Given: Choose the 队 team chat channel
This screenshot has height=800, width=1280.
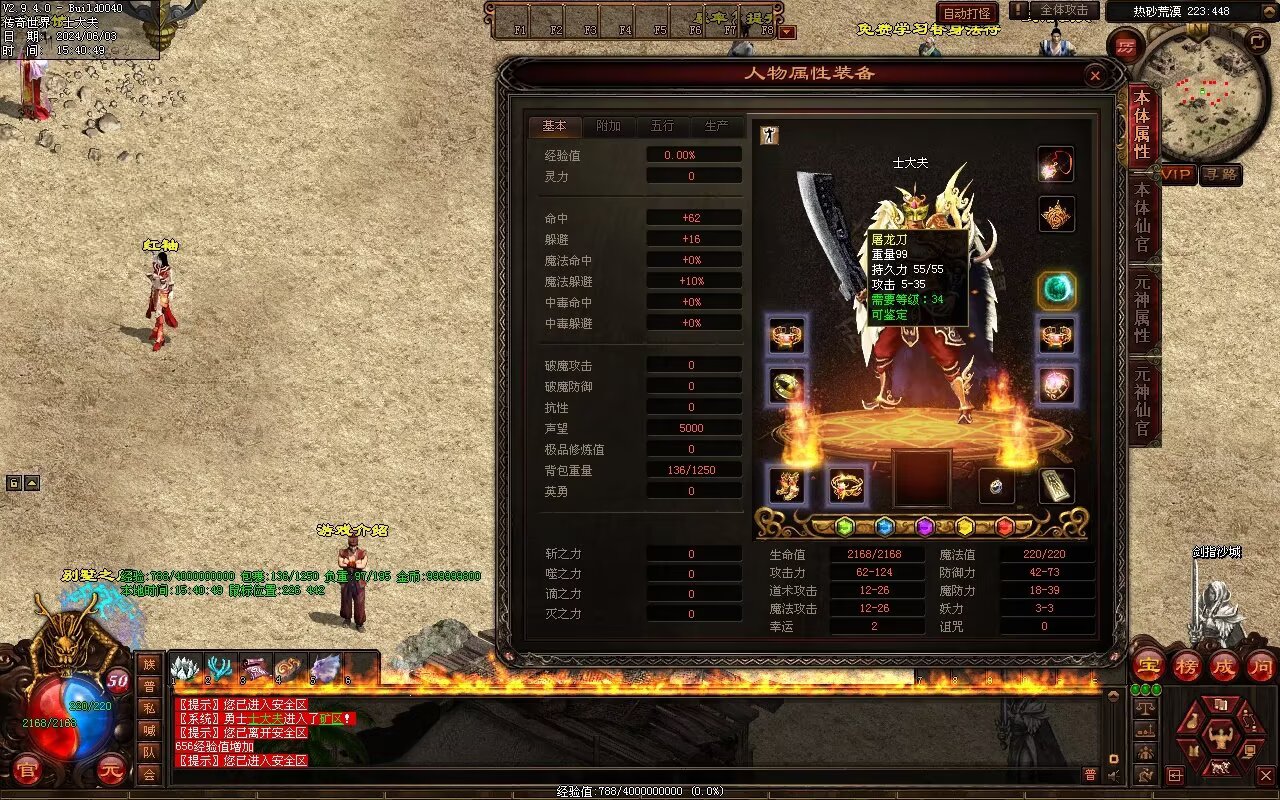Looking at the screenshot, I should click(149, 752).
